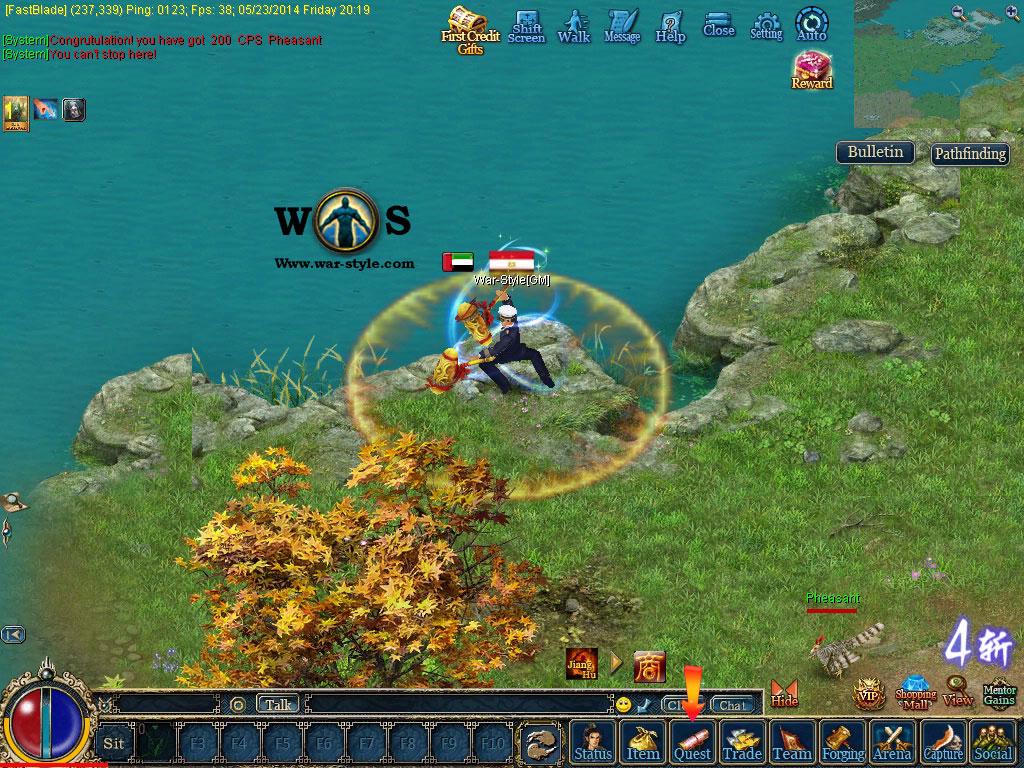
Task: Open the Item inventory
Action: click(x=643, y=742)
